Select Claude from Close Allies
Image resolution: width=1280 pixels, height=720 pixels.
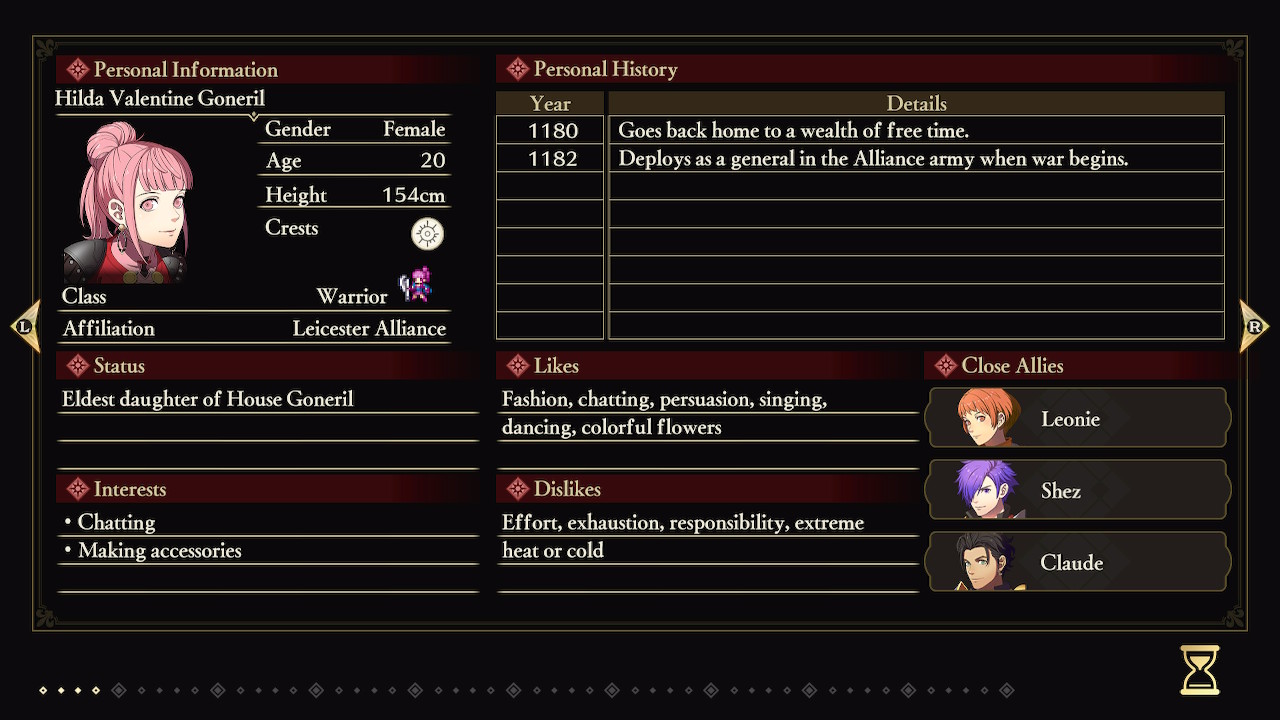[x=1077, y=562]
